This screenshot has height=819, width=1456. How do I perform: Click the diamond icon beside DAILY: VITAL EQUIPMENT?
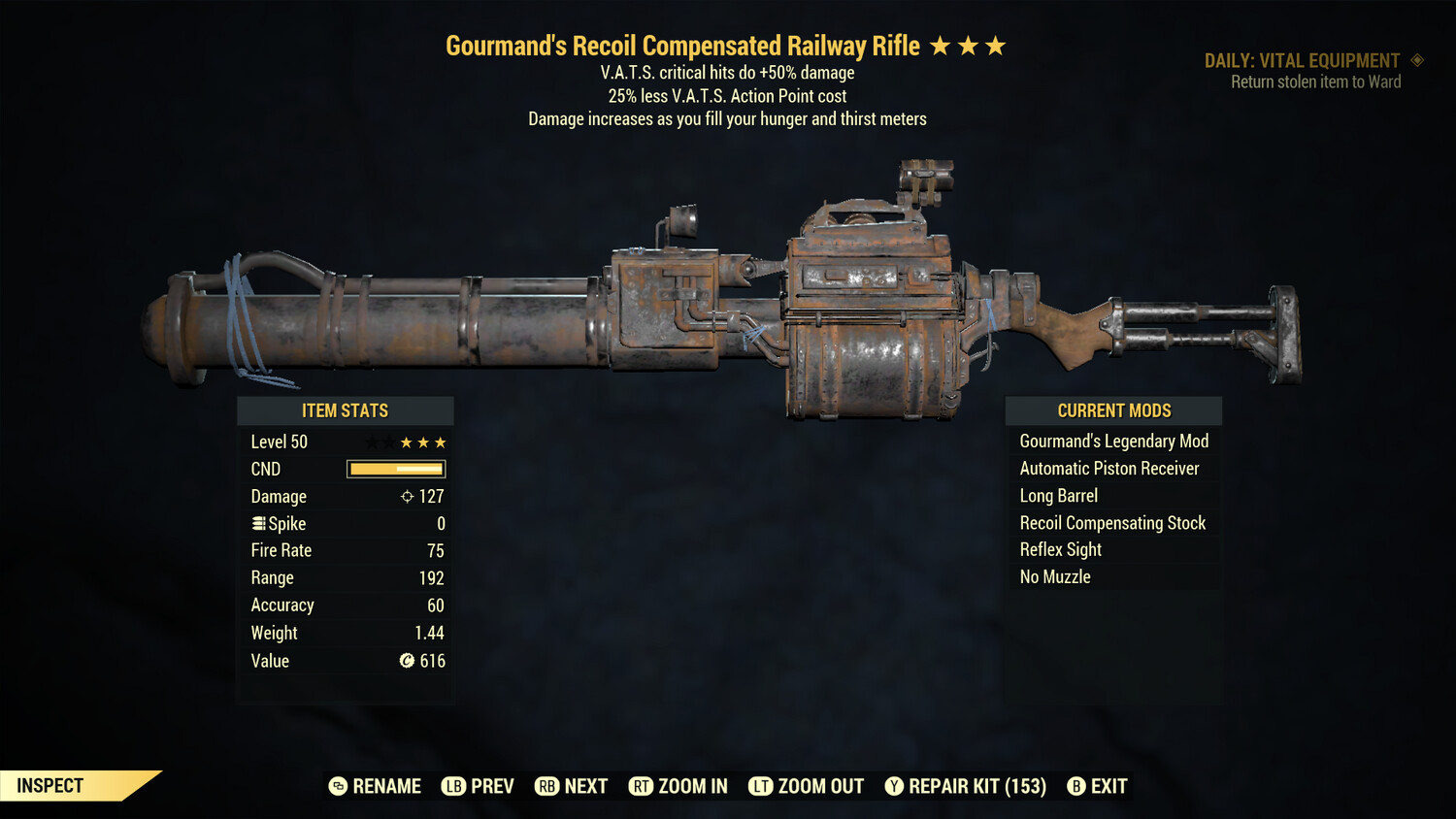(x=1416, y=60)
